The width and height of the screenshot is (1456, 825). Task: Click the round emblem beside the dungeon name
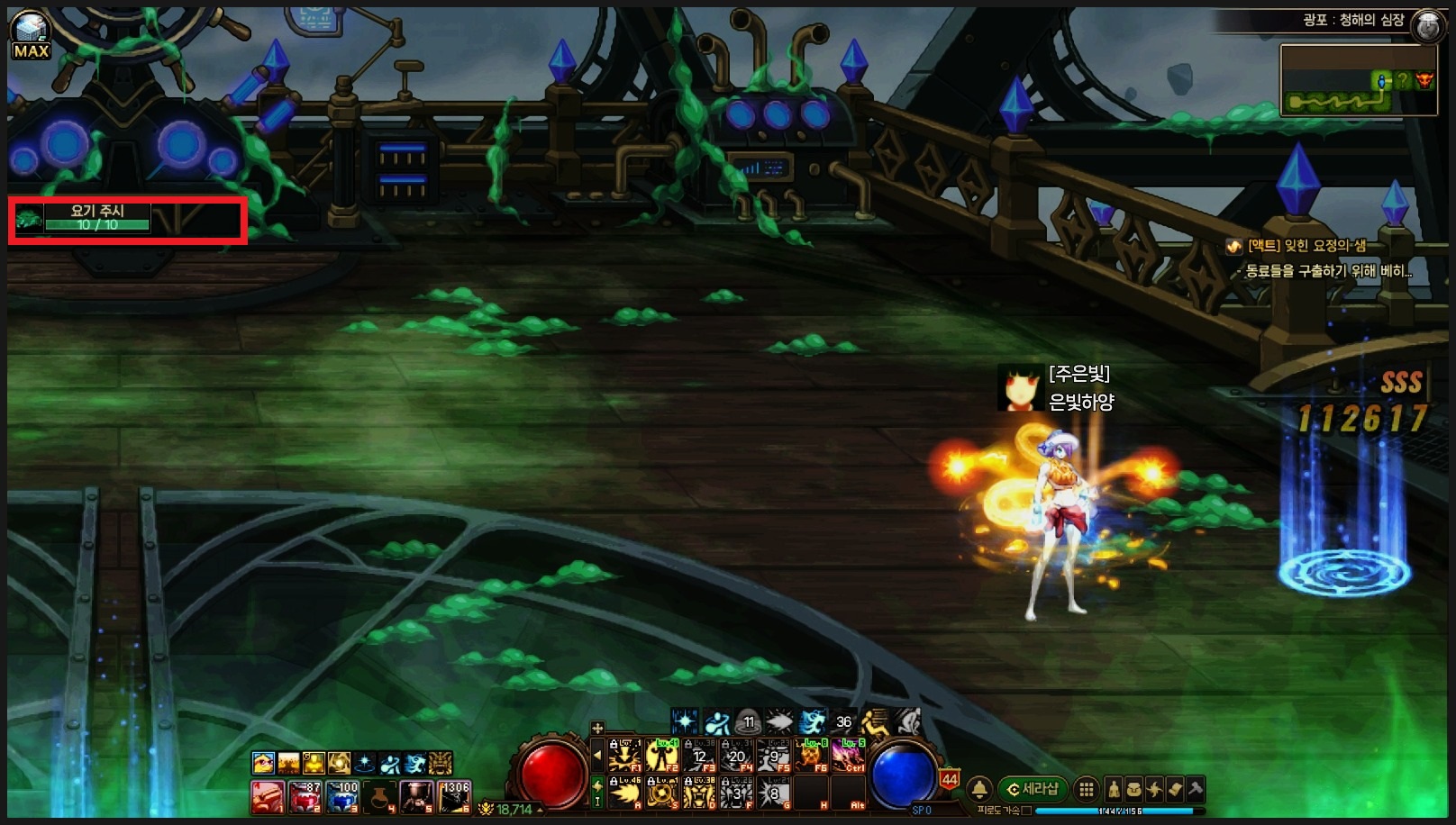pyautogui.click(x=1427, y=25)
